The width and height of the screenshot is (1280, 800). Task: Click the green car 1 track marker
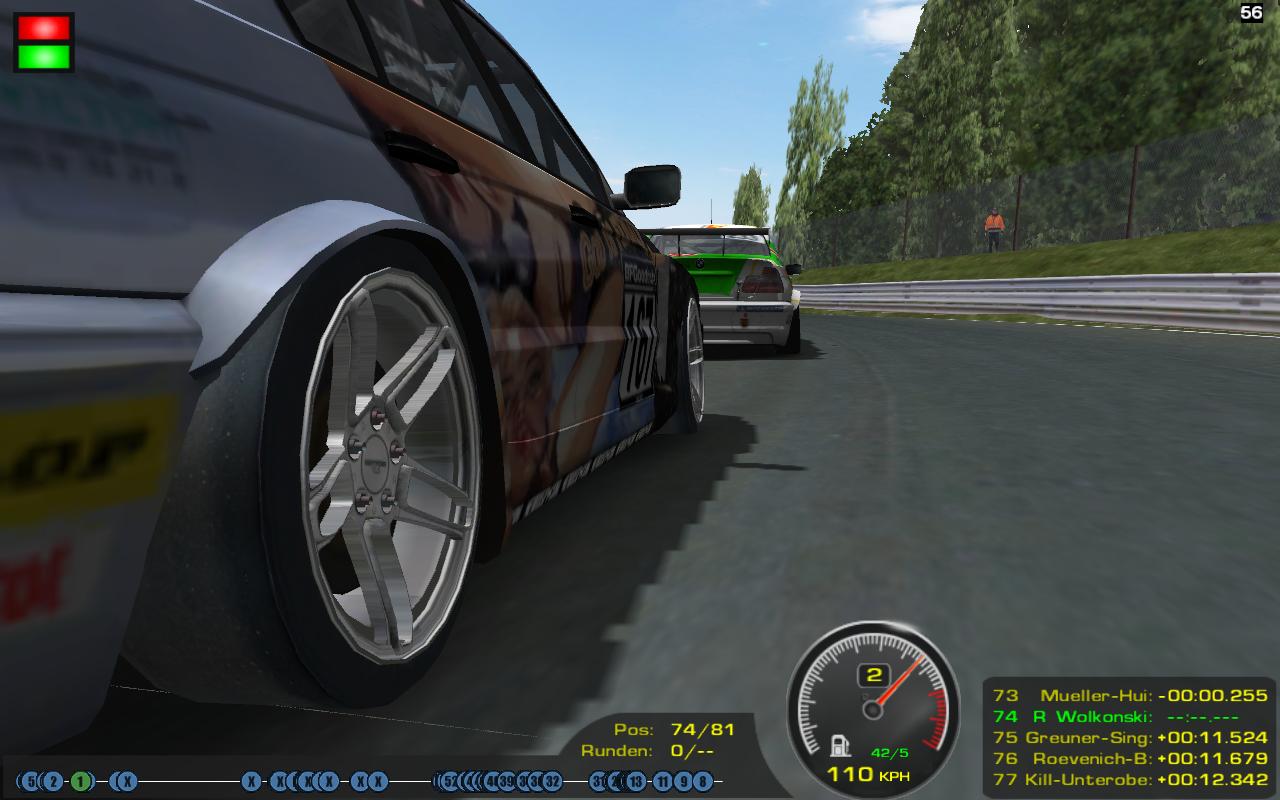point(80,781)
